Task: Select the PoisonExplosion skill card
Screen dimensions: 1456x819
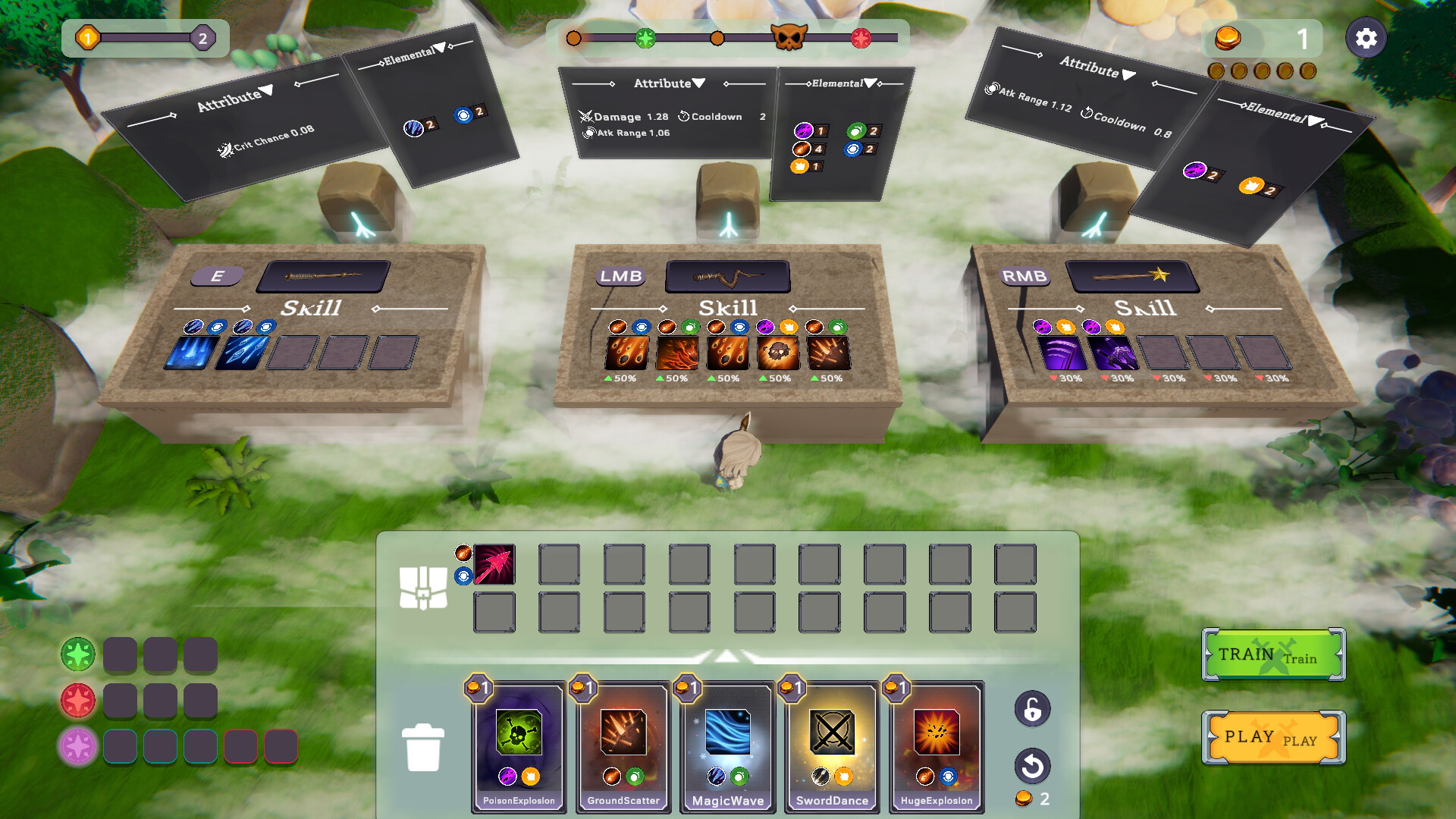Action: click(x=519, y=747)
